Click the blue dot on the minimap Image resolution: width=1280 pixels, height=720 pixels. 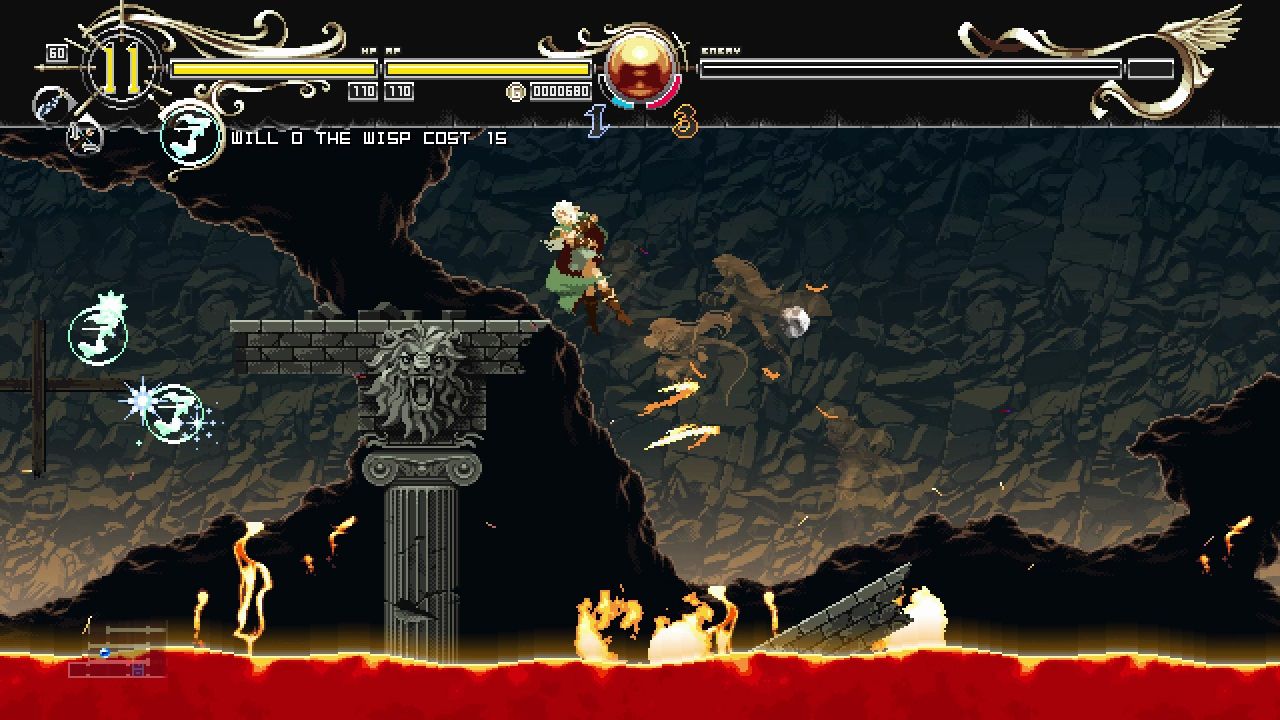click(104, 652)
